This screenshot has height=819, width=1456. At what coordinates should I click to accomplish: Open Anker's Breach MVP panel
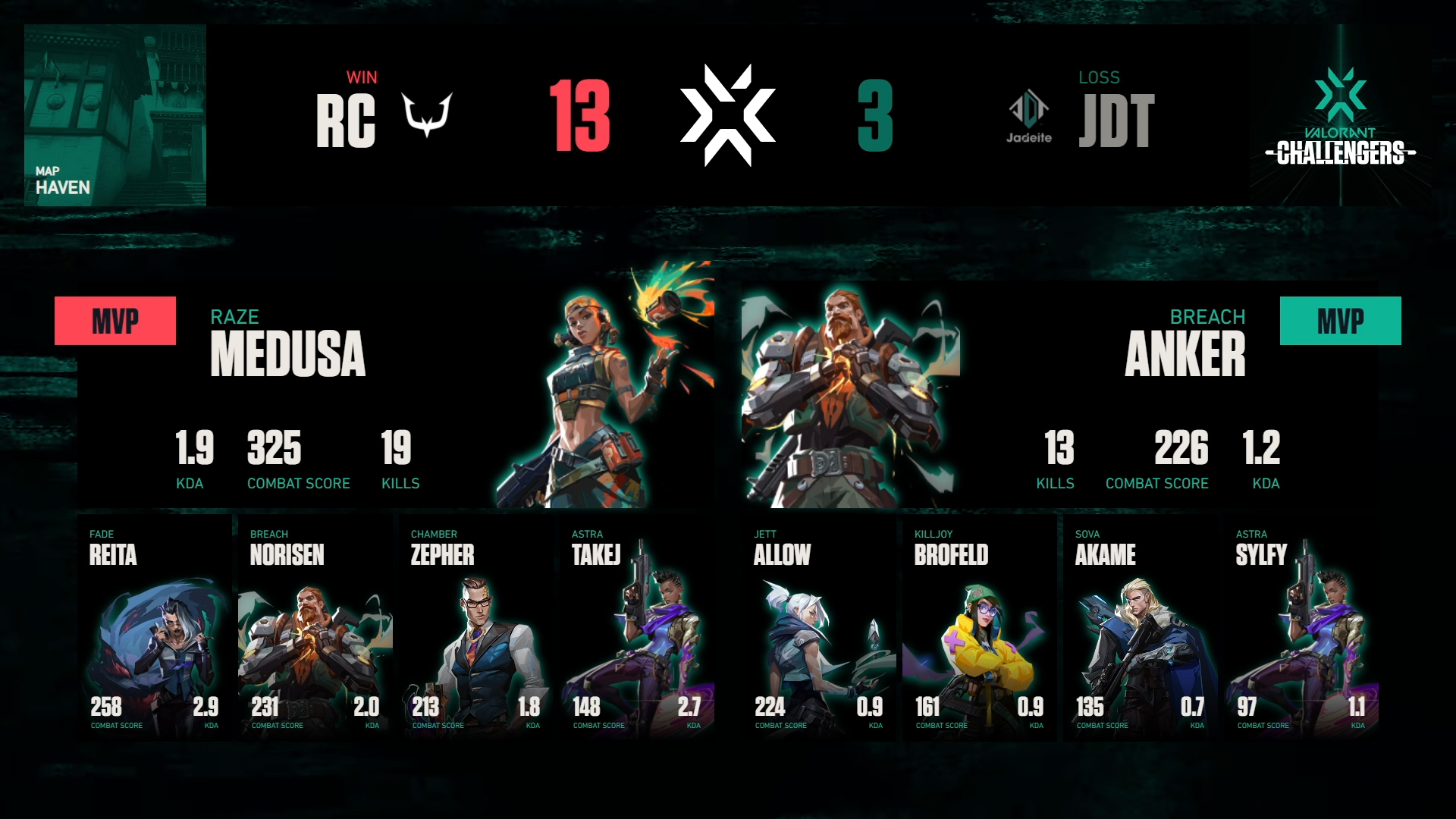click(1062, 394)
